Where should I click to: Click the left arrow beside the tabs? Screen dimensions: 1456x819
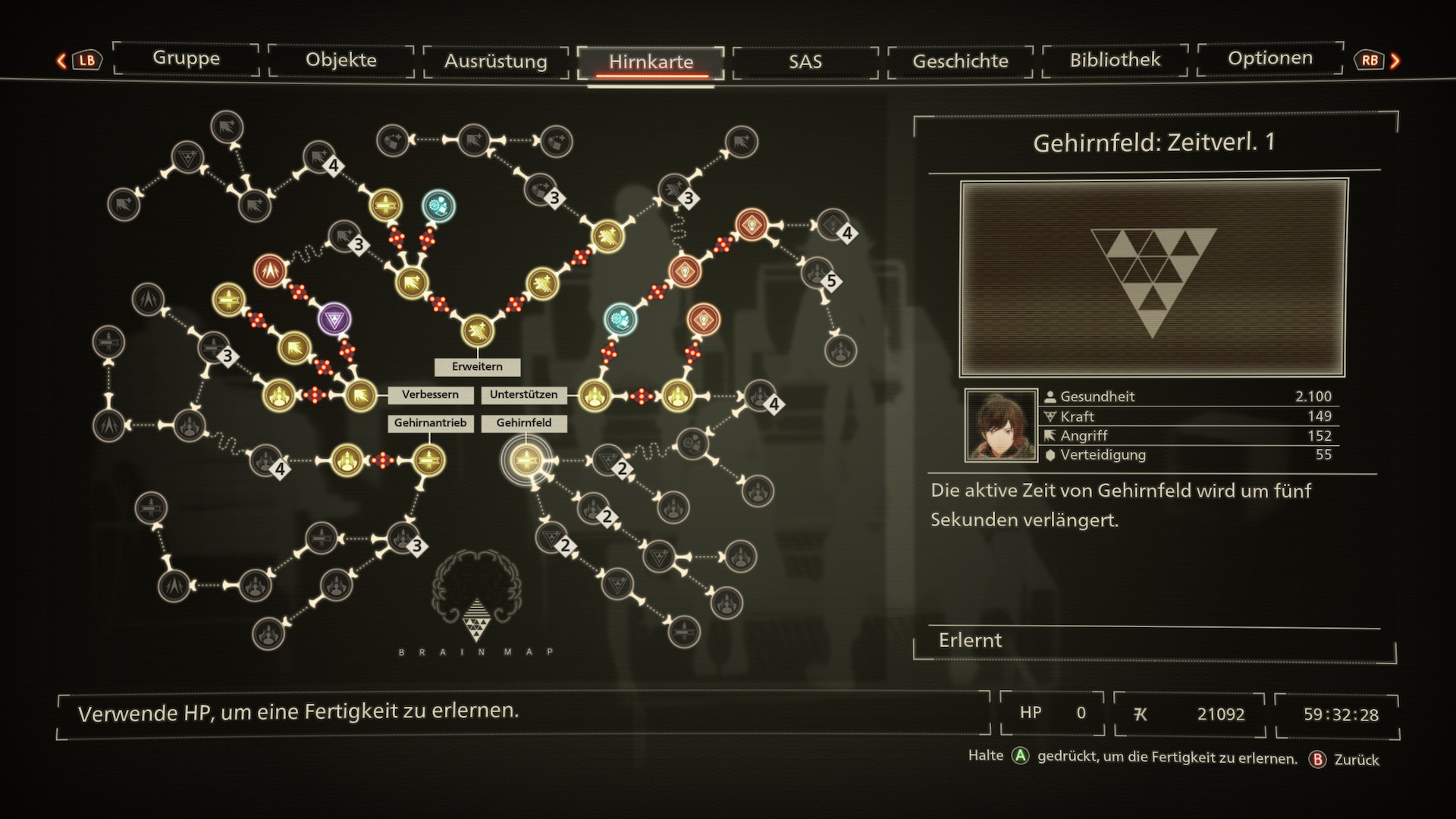pos(62,61)
